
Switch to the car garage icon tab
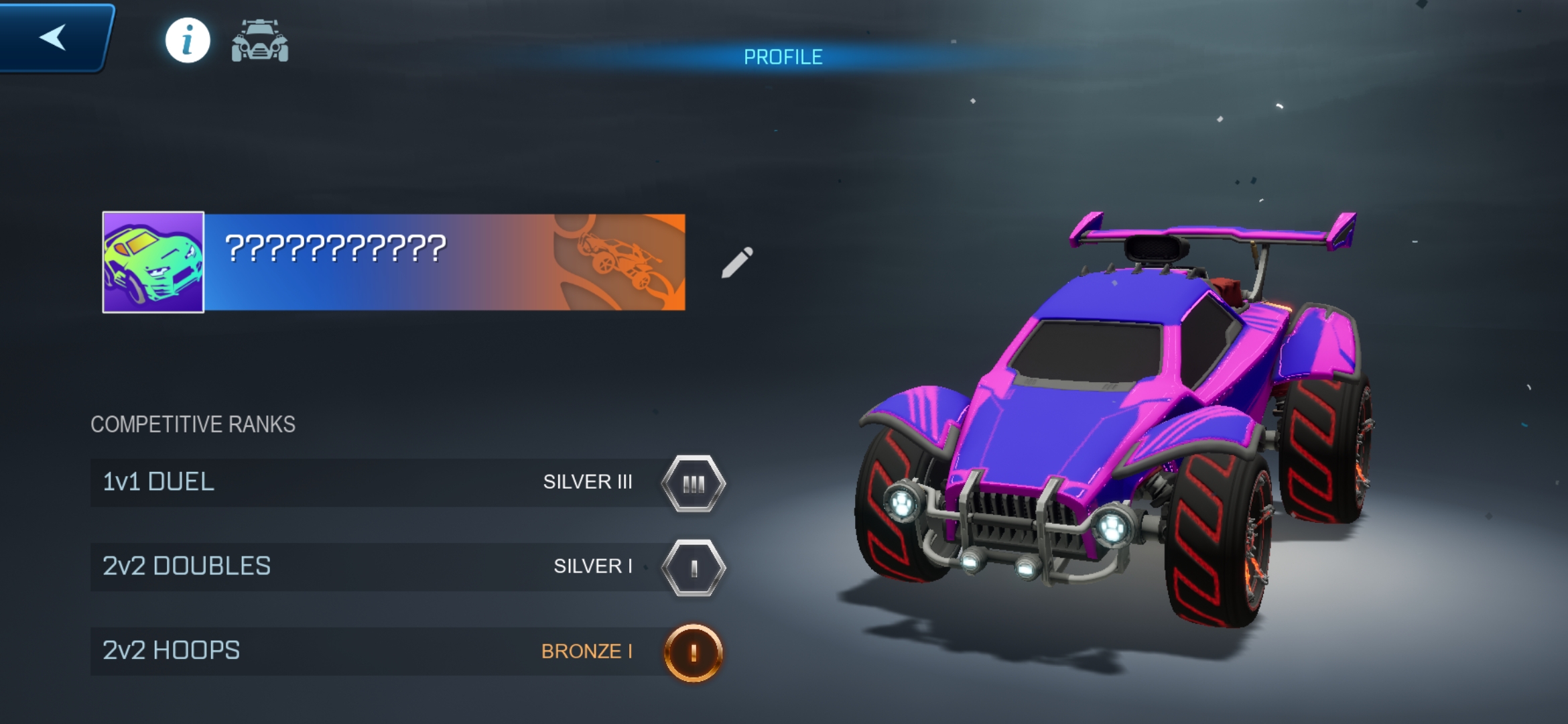pos(260,41)
